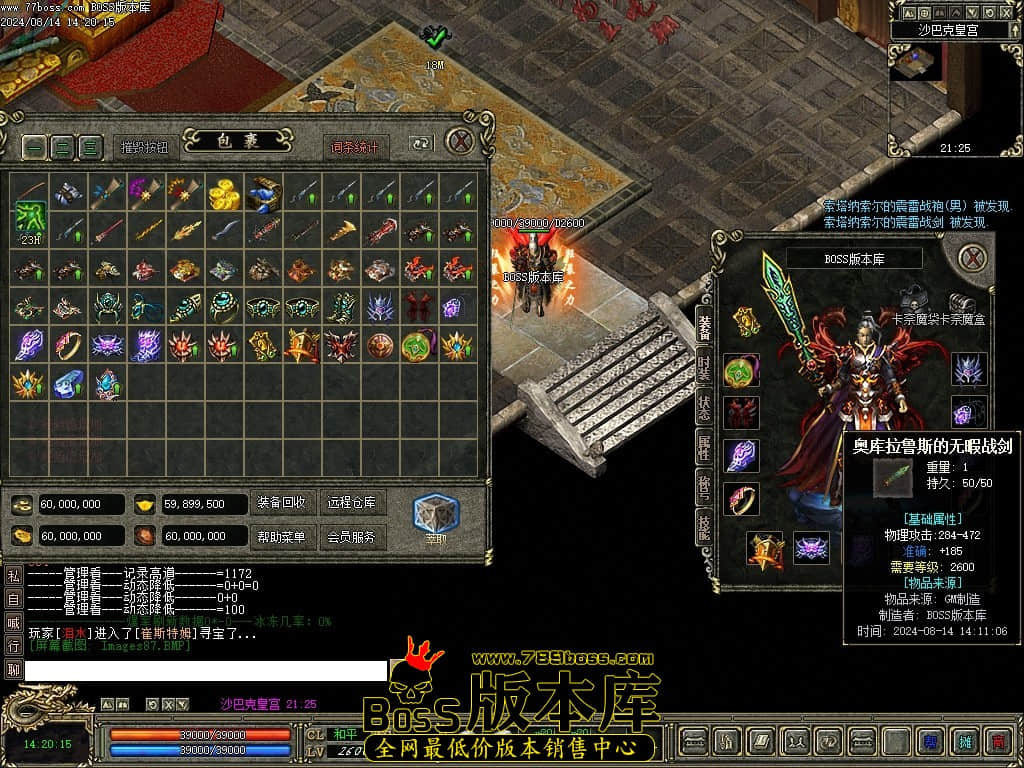Image resolution: width=1024 pixels, height=768 pixels.
Task: Click the 沙巴克皇宫 minimap
Action: [915, 62]
